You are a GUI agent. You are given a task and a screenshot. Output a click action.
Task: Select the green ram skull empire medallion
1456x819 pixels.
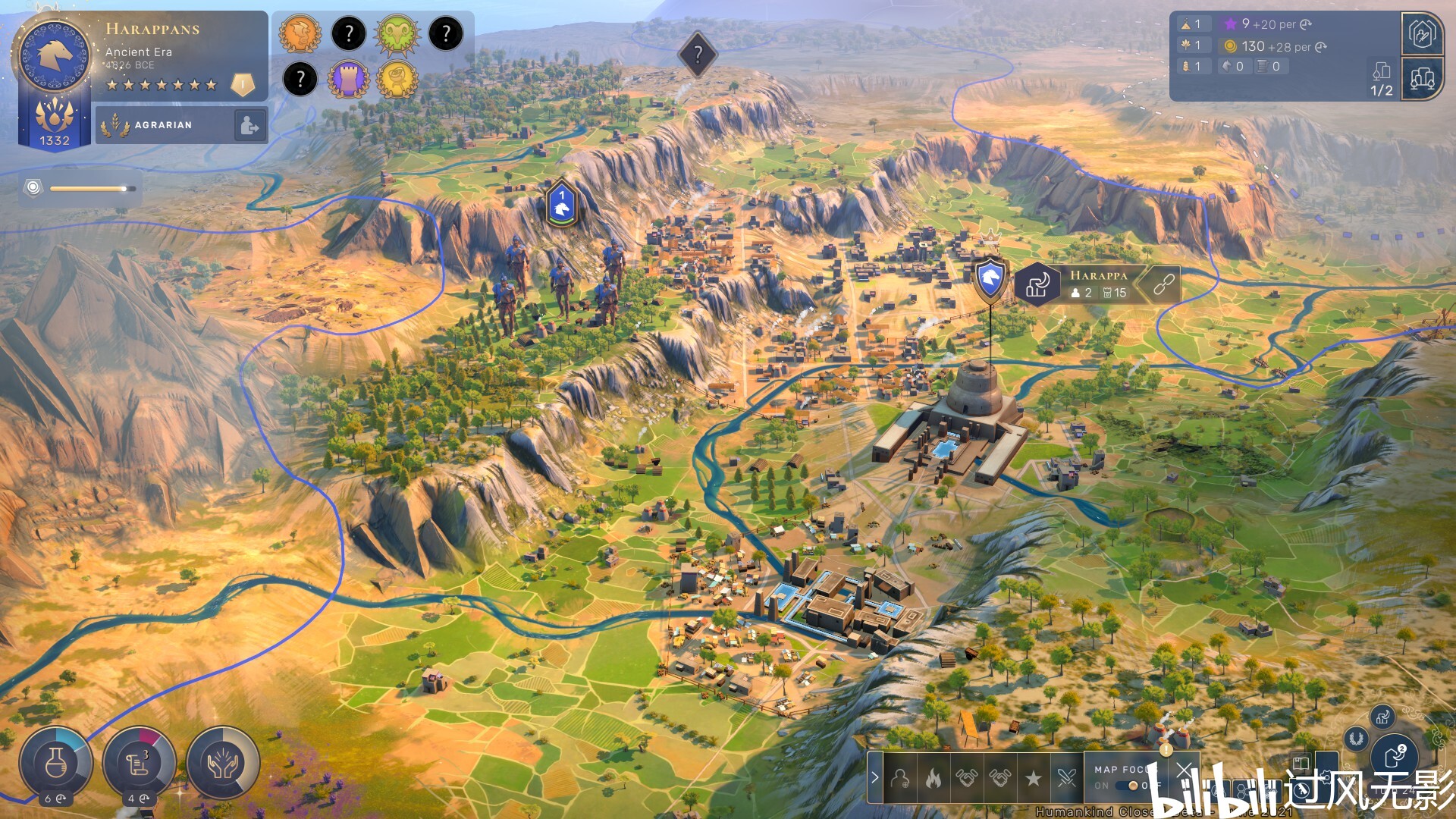pos(397,34)
